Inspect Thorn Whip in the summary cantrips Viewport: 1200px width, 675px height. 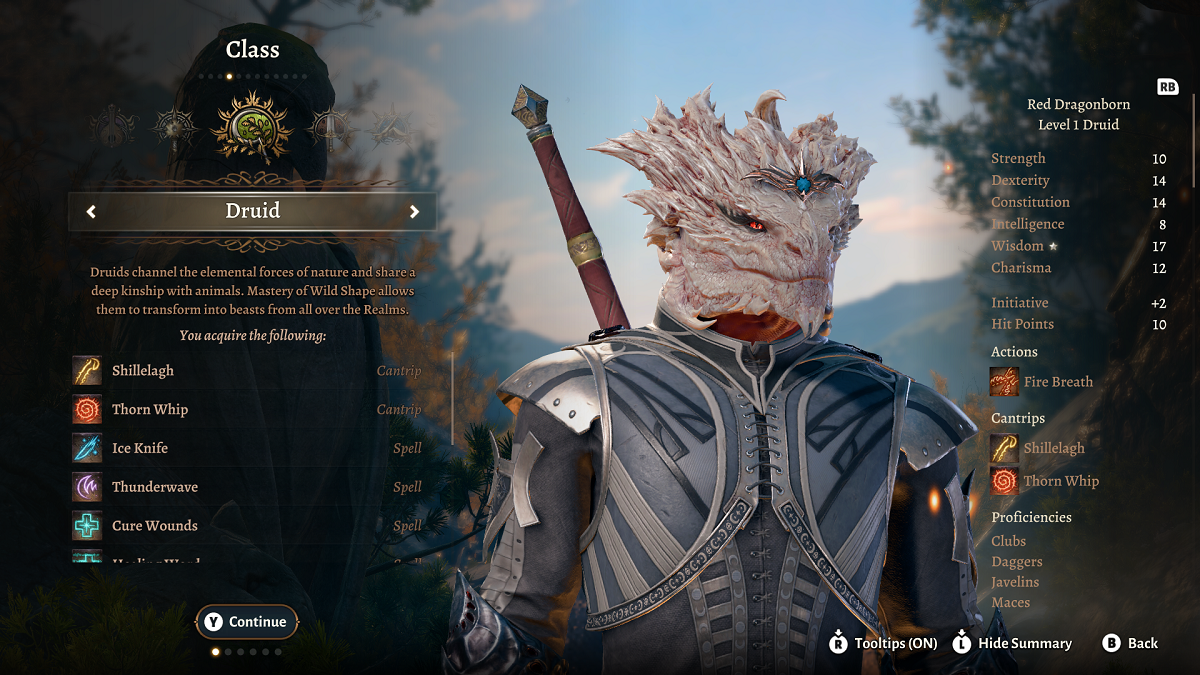pos(1005,481)
